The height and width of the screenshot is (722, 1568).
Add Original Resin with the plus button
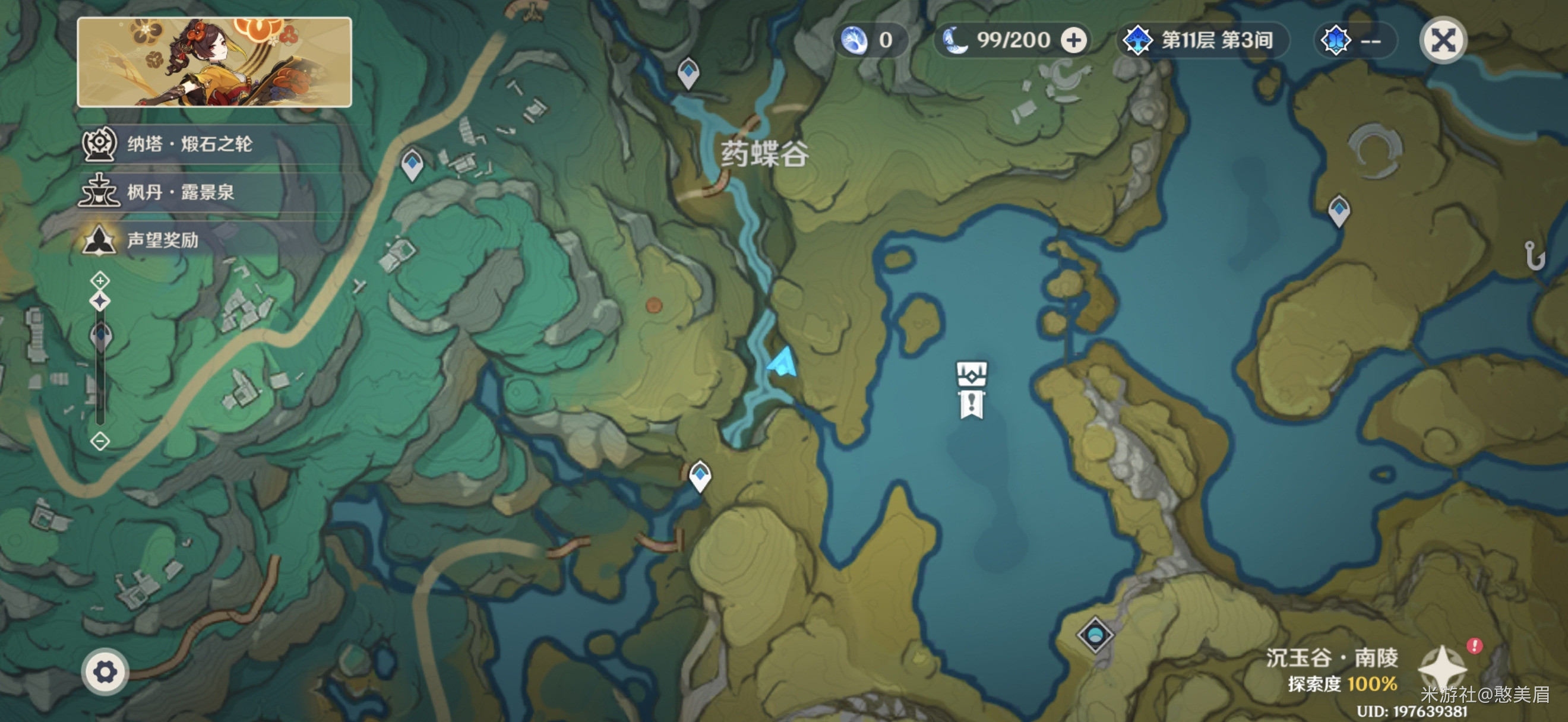1074,41
